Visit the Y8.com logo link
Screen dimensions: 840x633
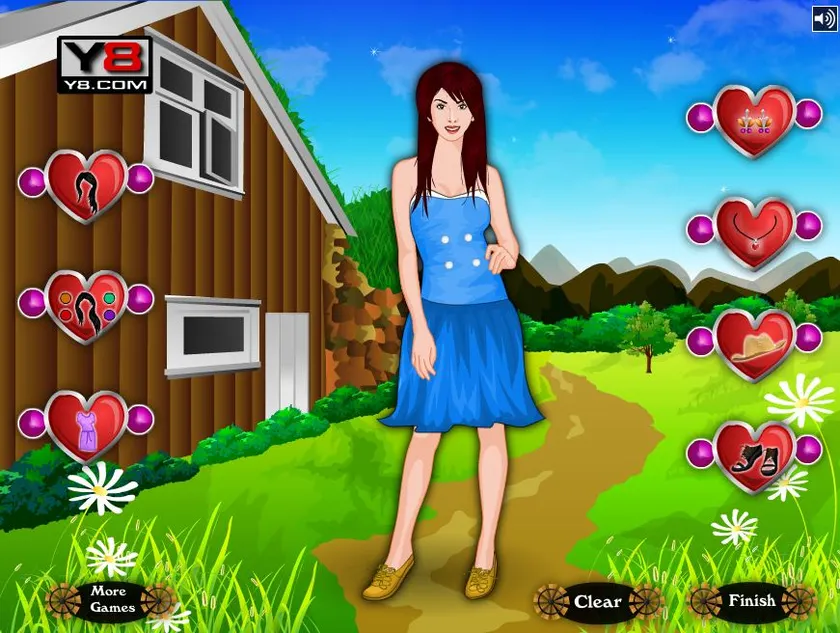104,65
